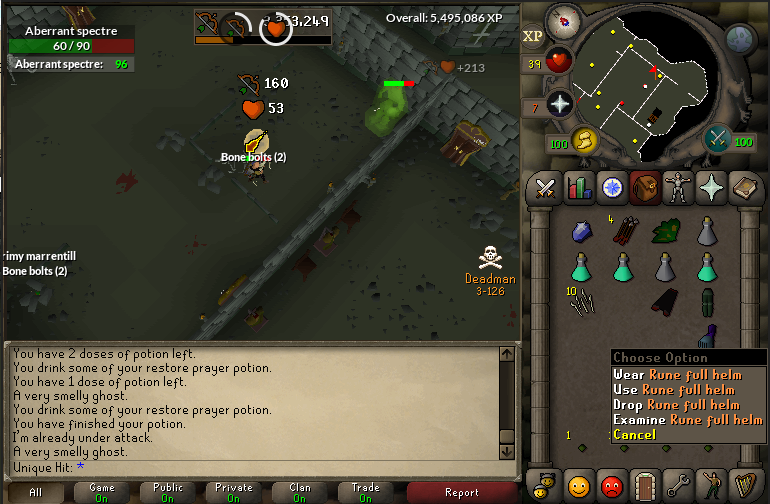Select the blue gem in the inventory
770x504 pixels.
pyautogui.click(x=583, y=232)
